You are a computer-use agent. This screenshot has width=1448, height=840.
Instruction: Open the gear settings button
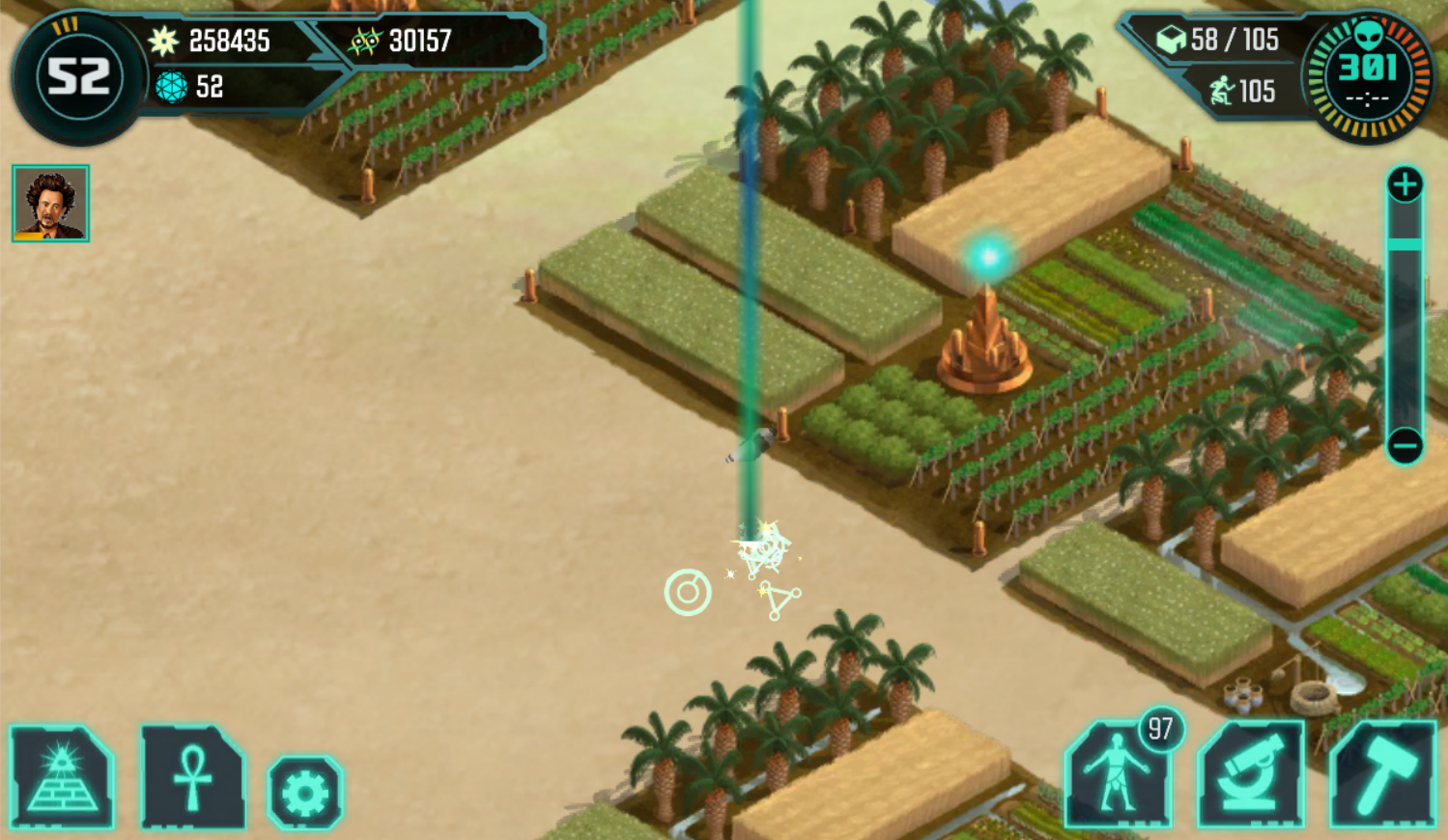point(305,794)
